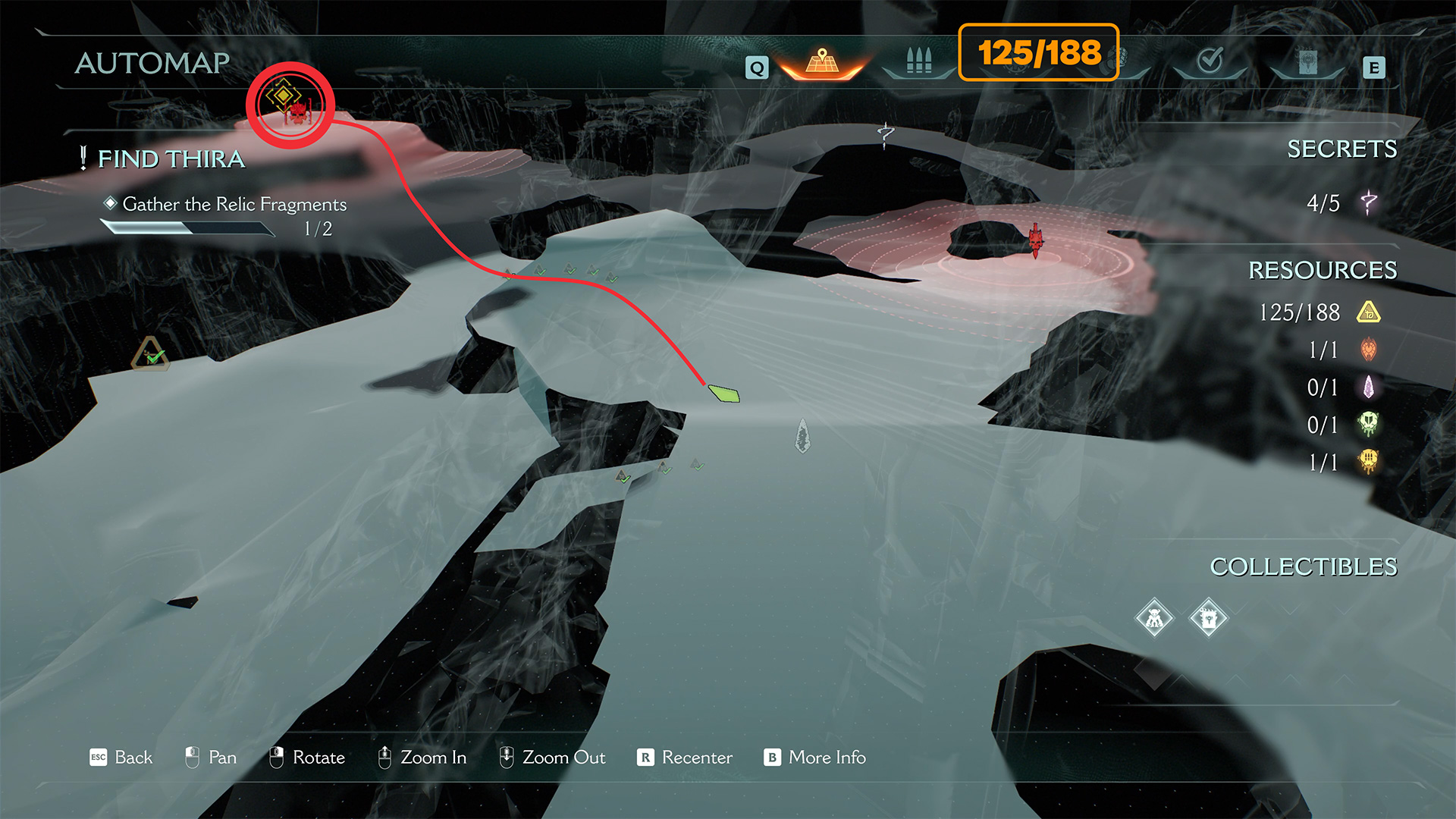Image resolution: width=1456 pixels, height=819 pixels.
Task: Choose Recenter to reset the map
Action: tap(685, 758)
